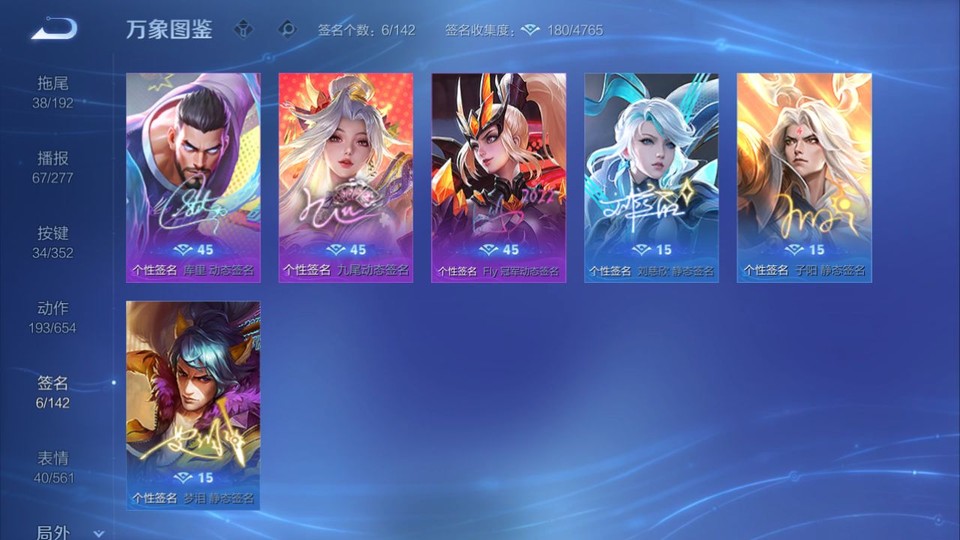Select the 库里 动态签名 card

coord(193,177)
